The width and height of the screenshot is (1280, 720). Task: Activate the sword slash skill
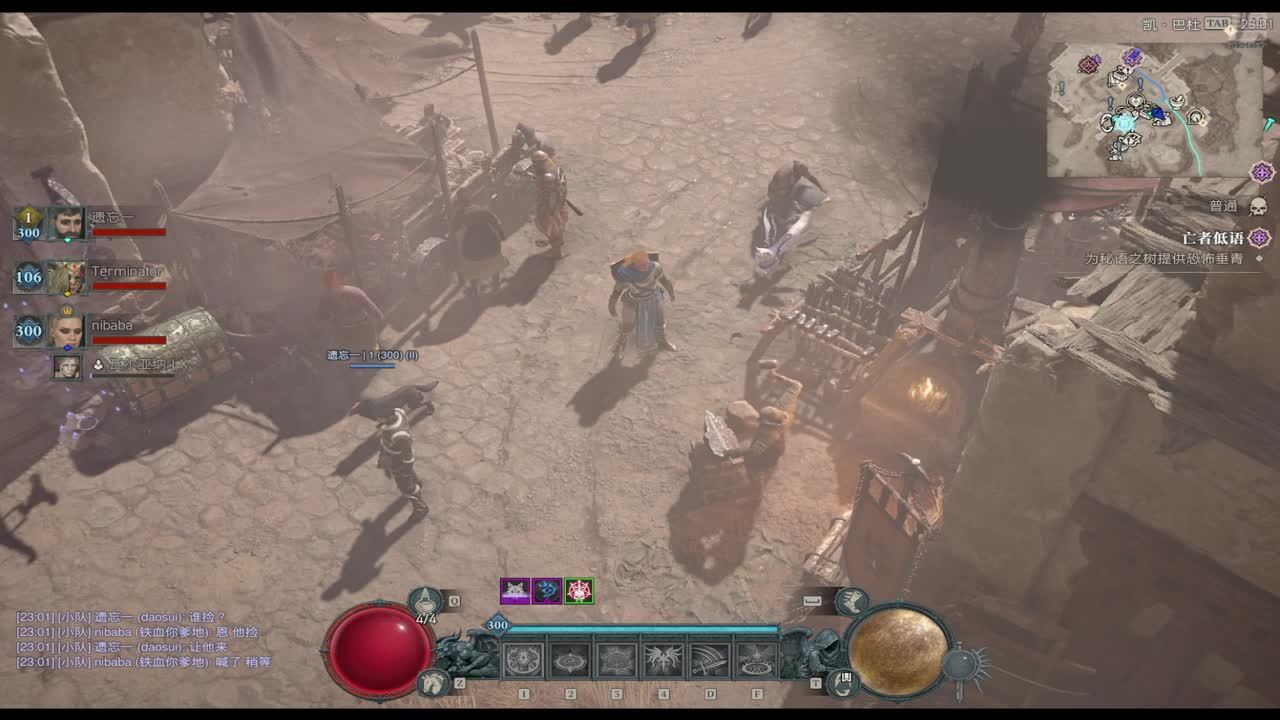(709, 661)
